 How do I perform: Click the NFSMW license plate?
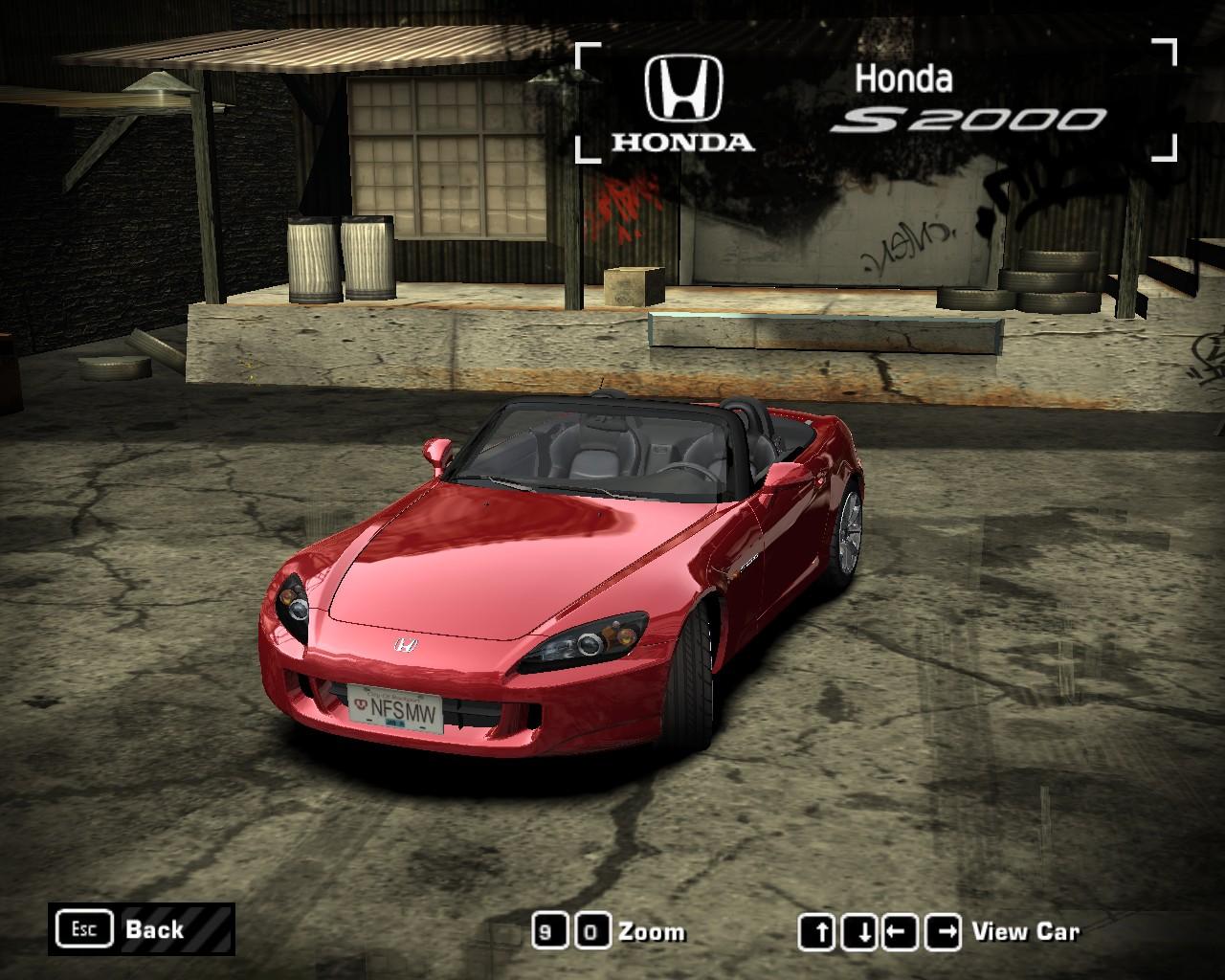[397, 708]
